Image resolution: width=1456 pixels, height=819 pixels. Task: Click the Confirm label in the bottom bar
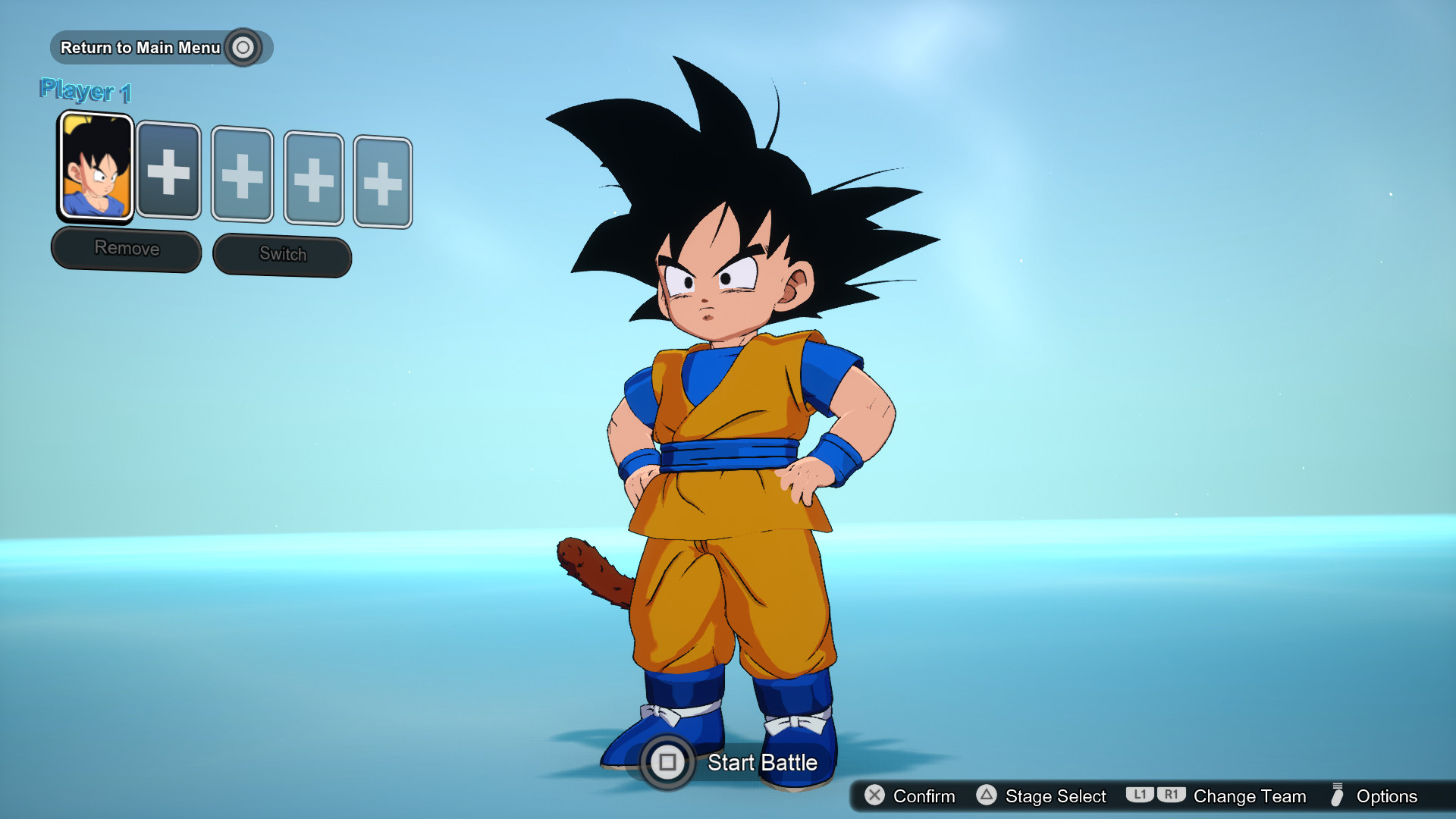923,796
